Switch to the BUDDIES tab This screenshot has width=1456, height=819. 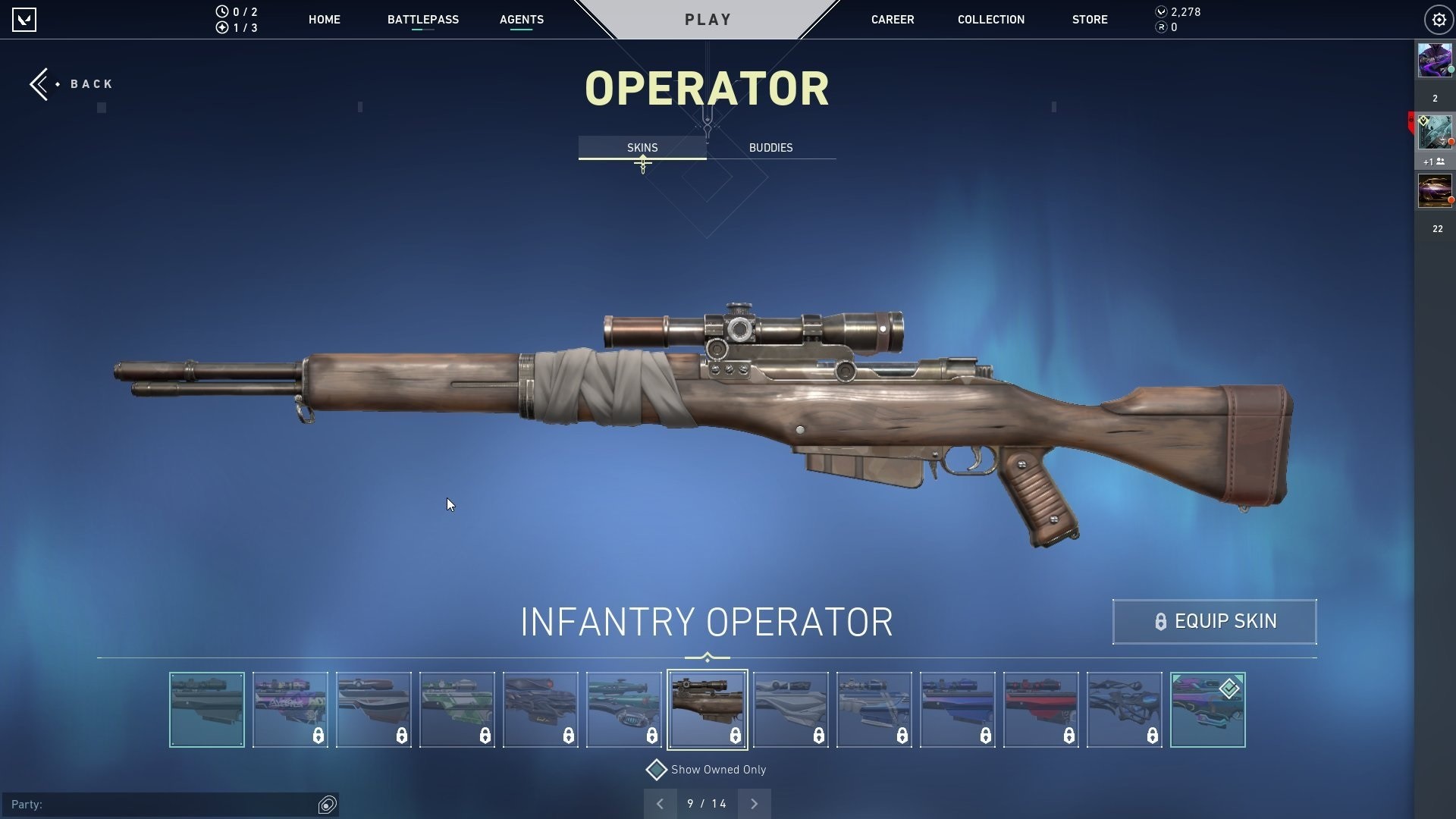click(770, 148)
